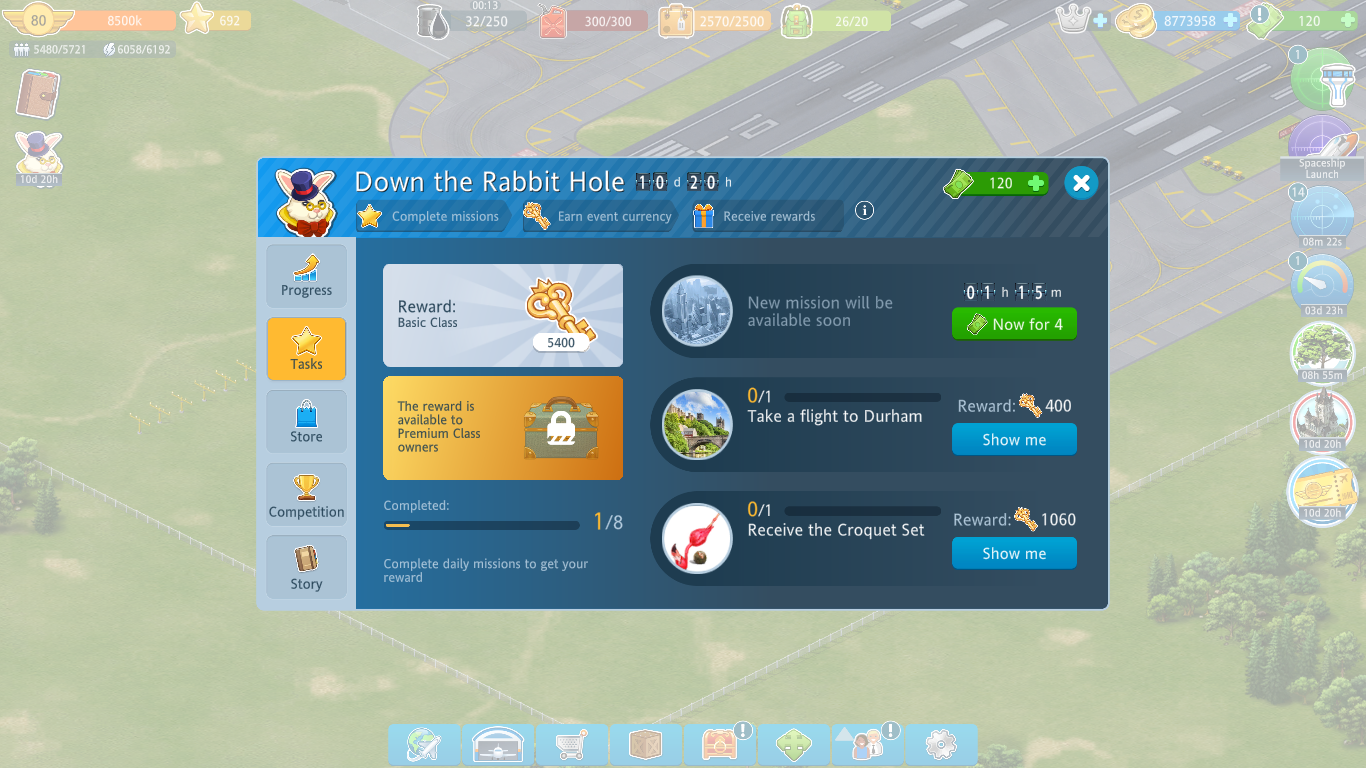Open the Spaceship Launch icon
Image resolution: width=1366 pixels, height=768 pixels.
[x=1322, y=145]
